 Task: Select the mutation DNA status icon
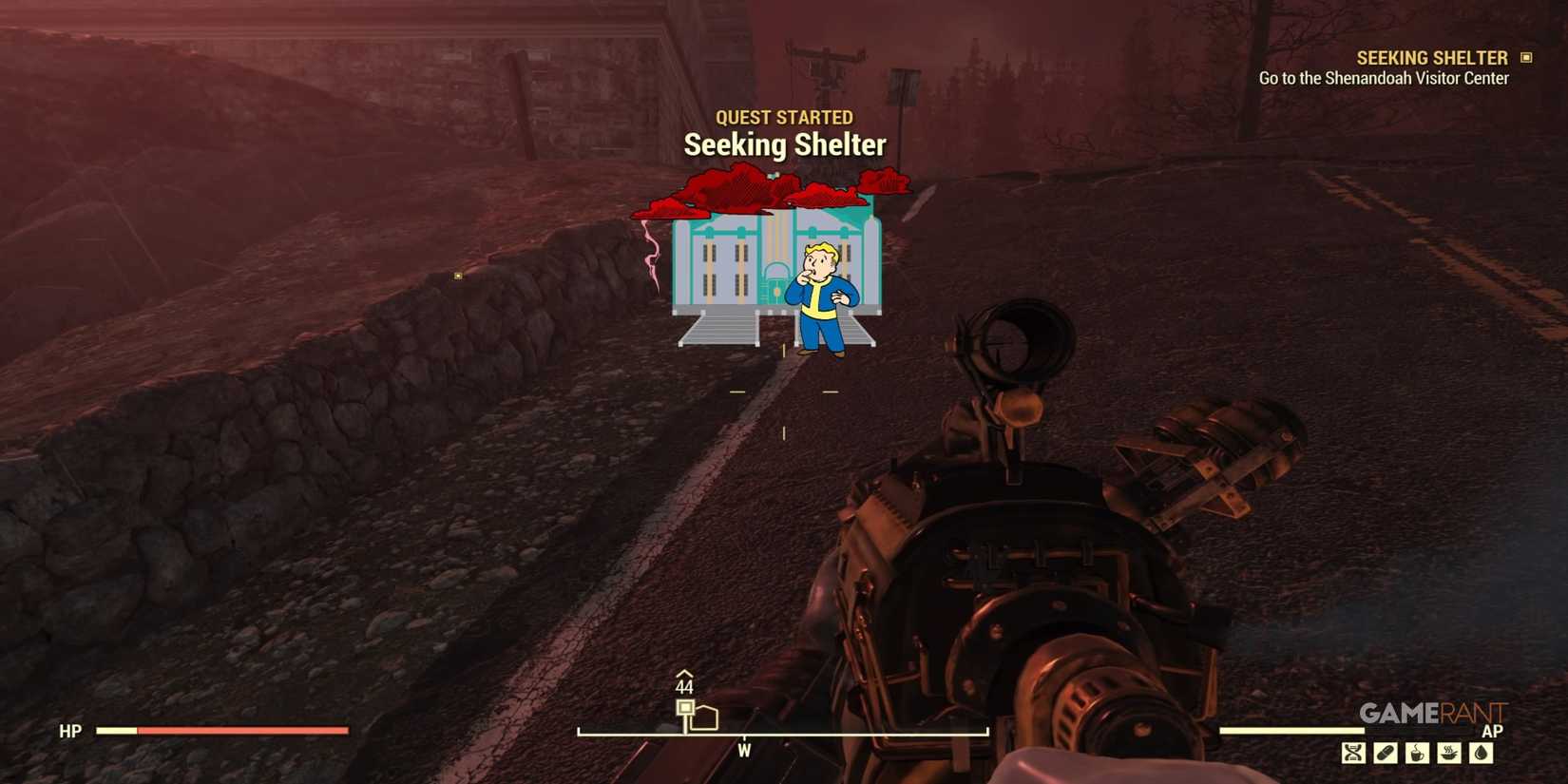[1353, 752]
